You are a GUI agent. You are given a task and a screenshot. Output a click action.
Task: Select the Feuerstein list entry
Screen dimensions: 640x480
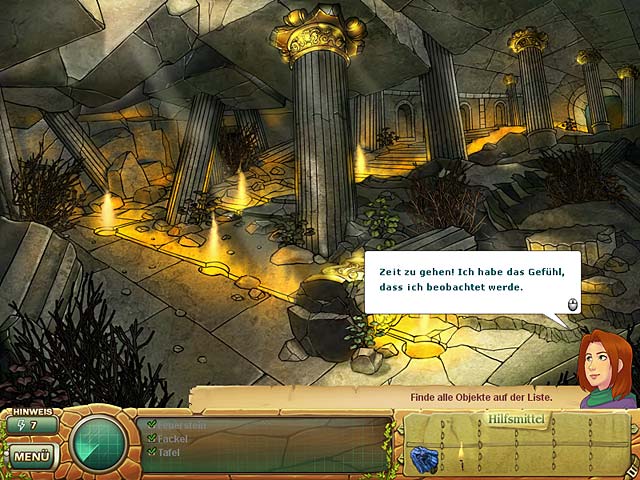point(179,424)
